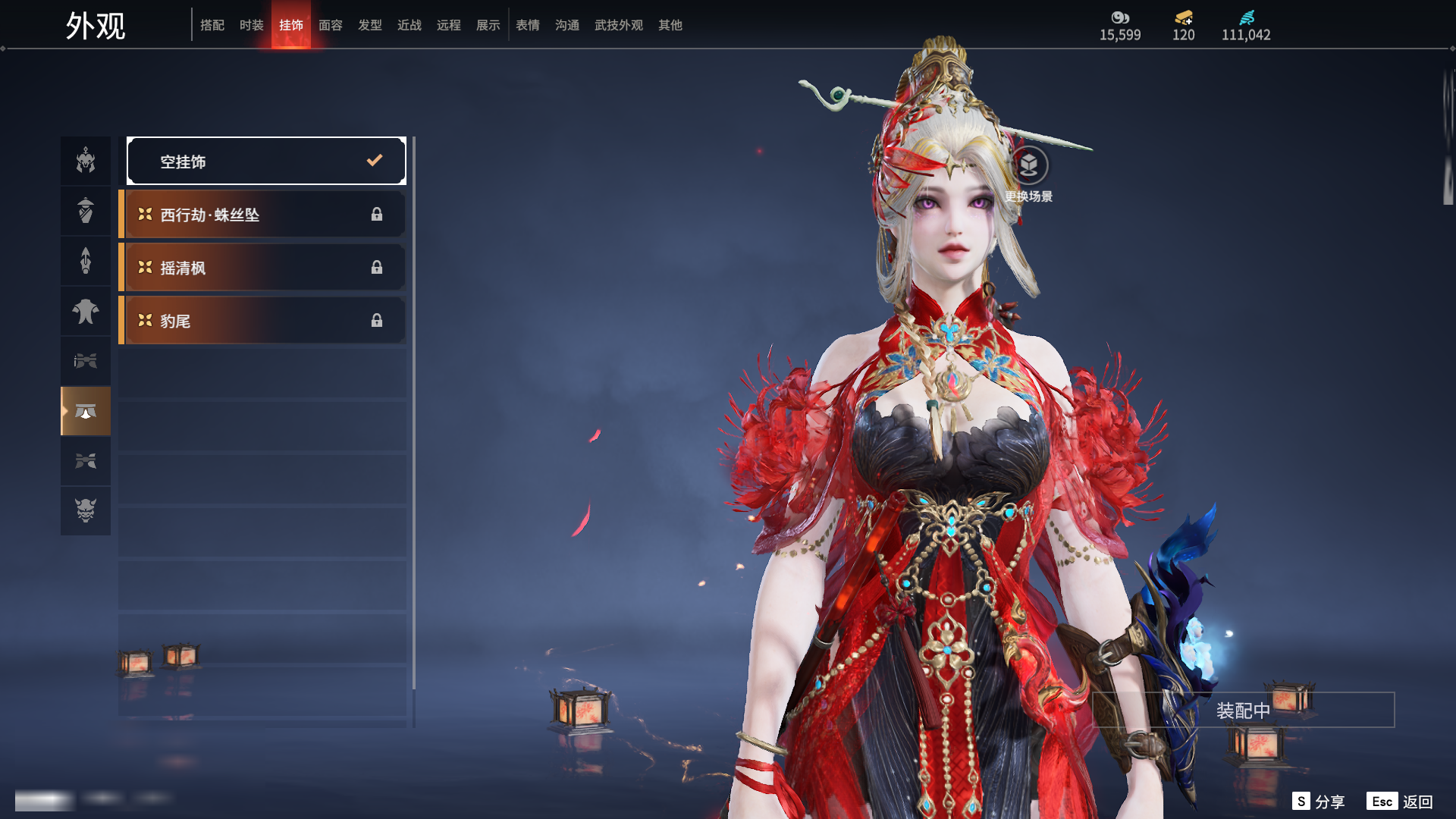This screenshot has height=819, width=1456.
Task: Open the 时装 outfits tab
Action: 252,25
